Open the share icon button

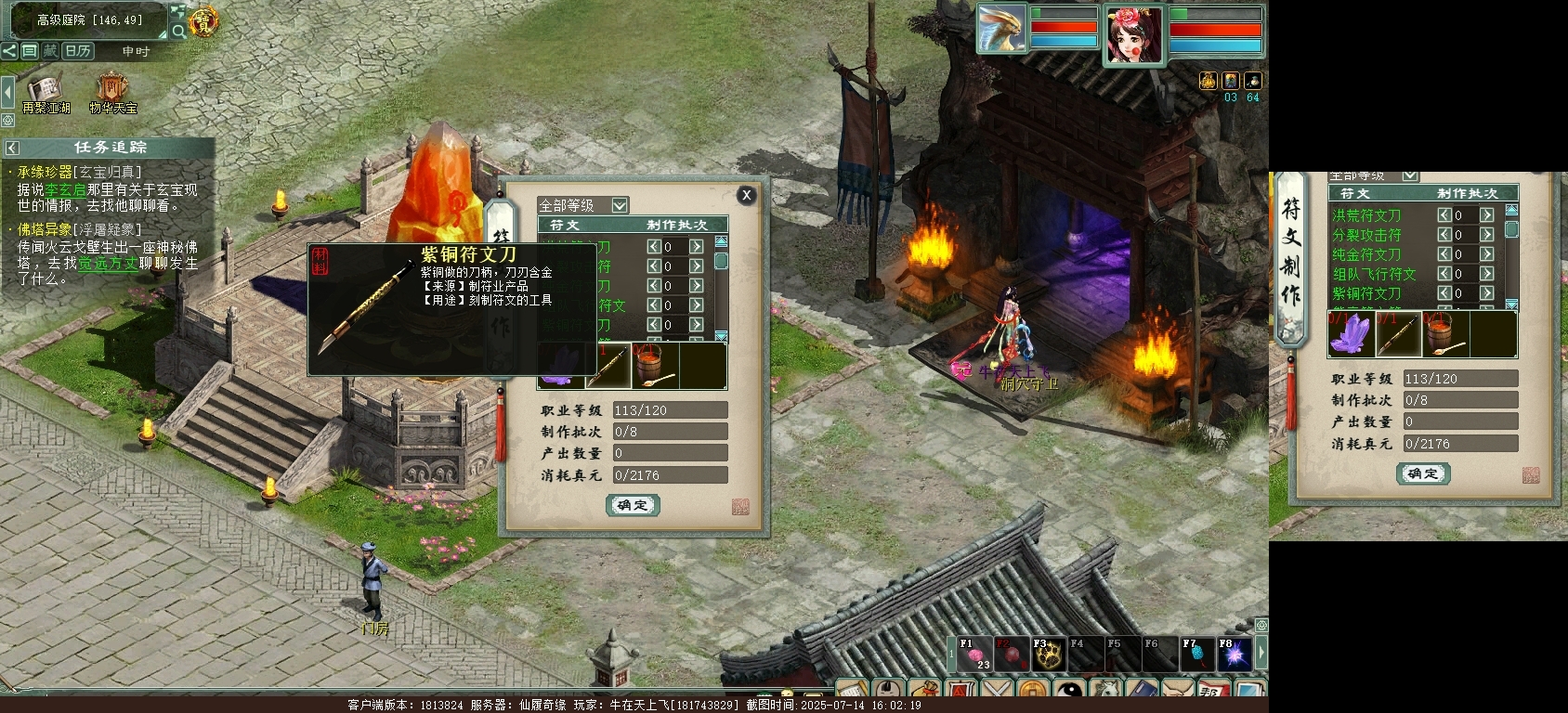point(9,51)
